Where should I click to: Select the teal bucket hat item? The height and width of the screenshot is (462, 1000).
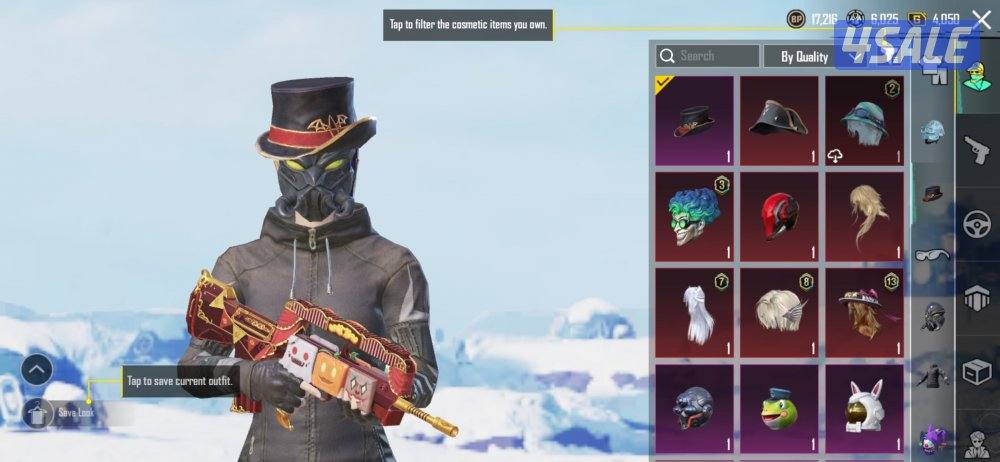864,121
